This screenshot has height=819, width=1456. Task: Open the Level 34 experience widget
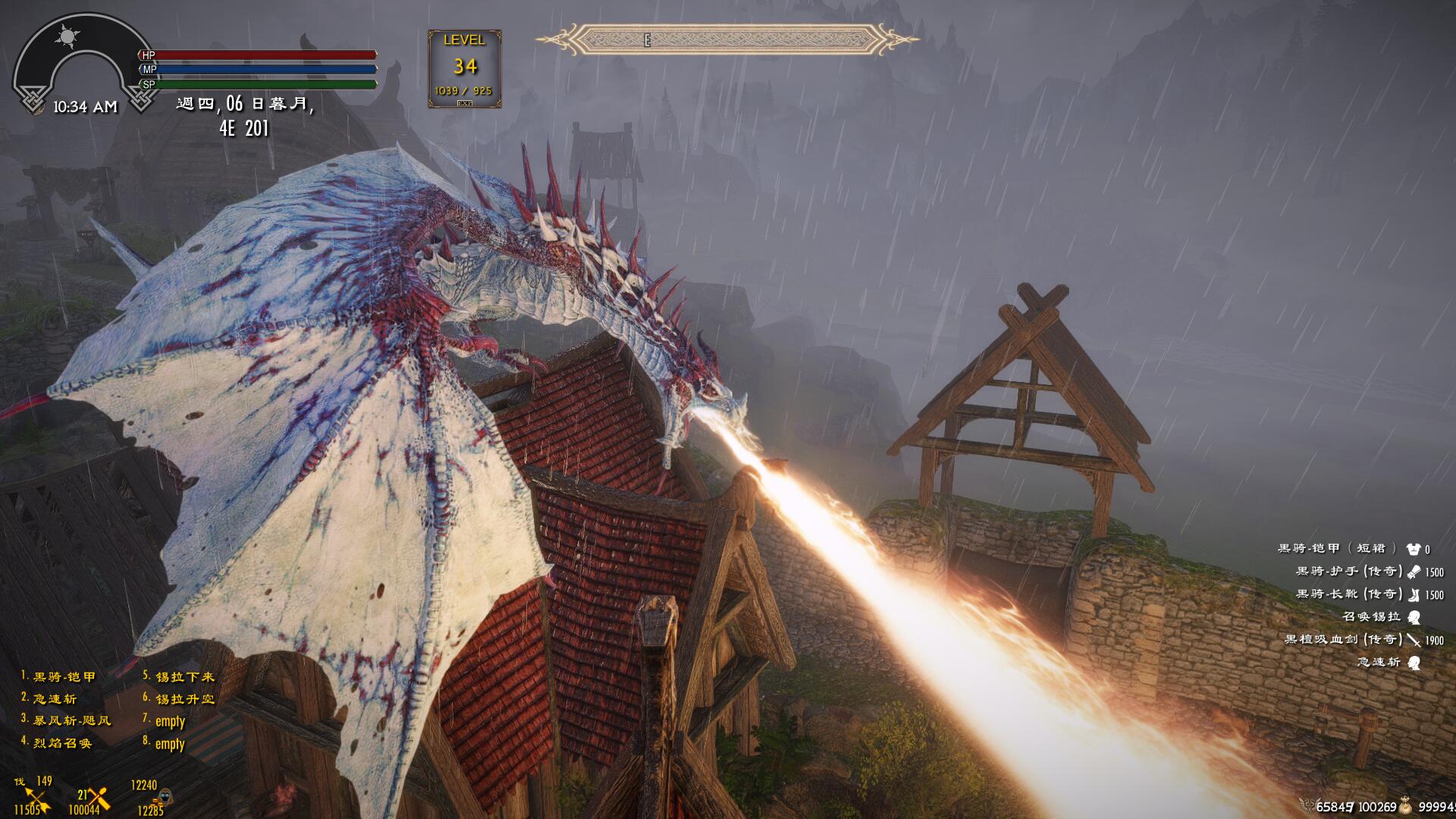click(464, 68)
